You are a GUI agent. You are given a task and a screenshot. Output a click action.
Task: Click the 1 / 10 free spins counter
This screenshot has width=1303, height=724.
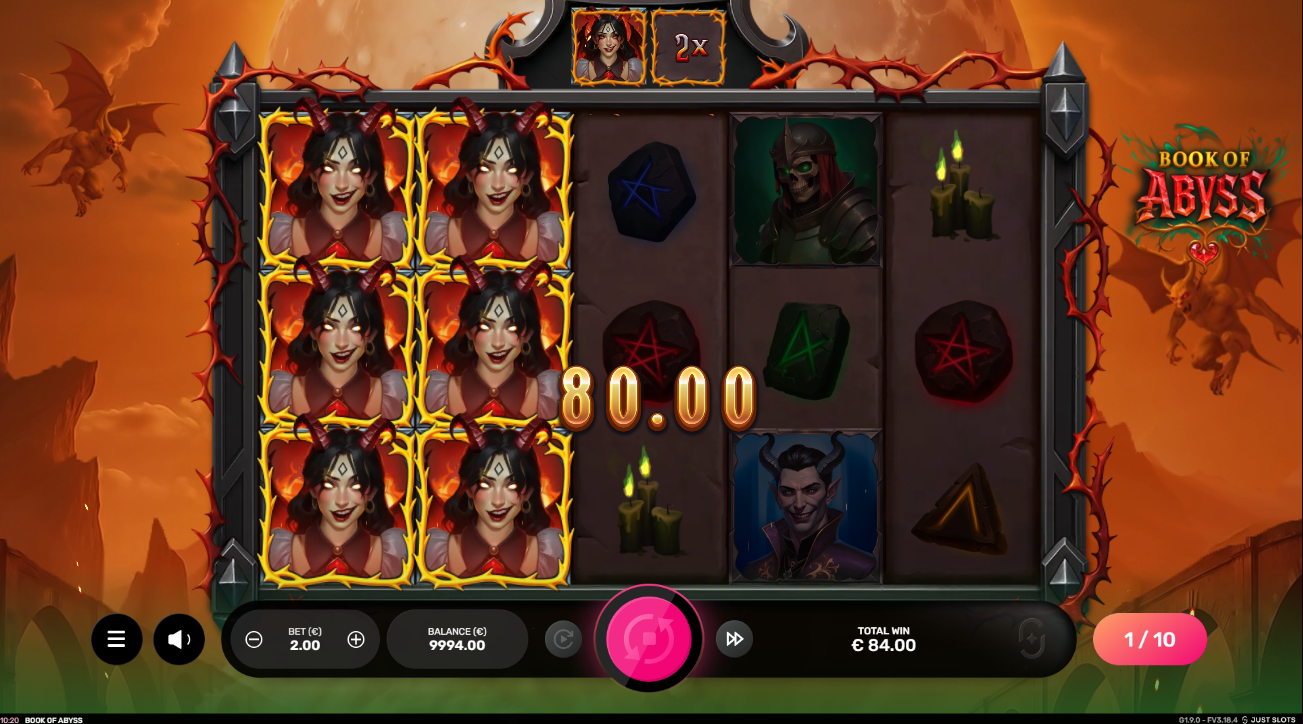coord(1149,639)
